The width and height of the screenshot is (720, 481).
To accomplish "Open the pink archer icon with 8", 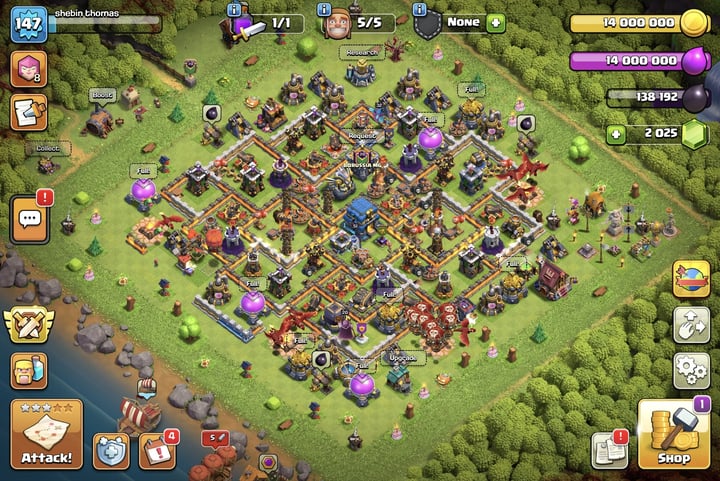I will [x=27, y=70].
